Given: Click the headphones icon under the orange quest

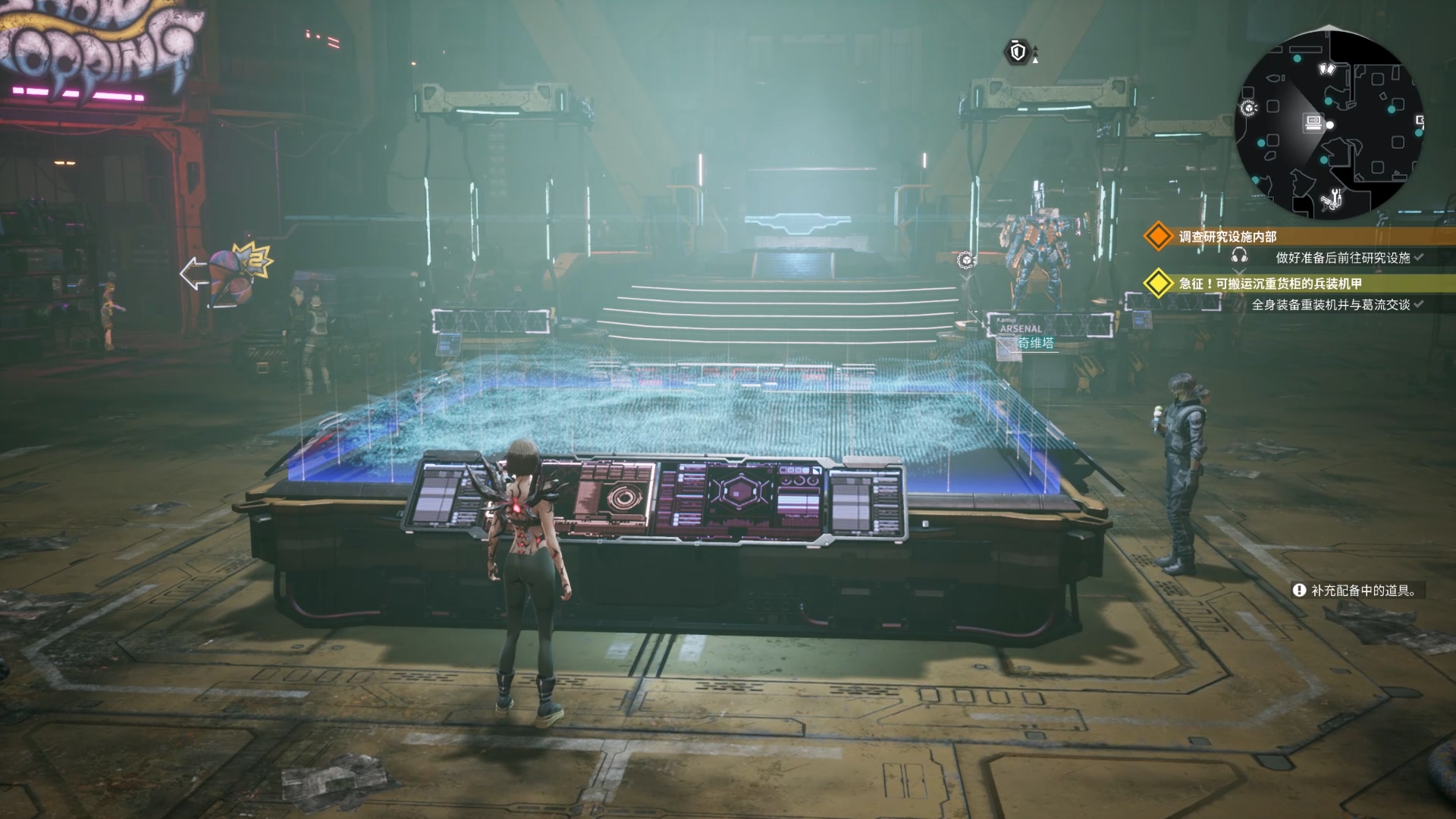Looking at the screenshot, I should [1240, 256].
